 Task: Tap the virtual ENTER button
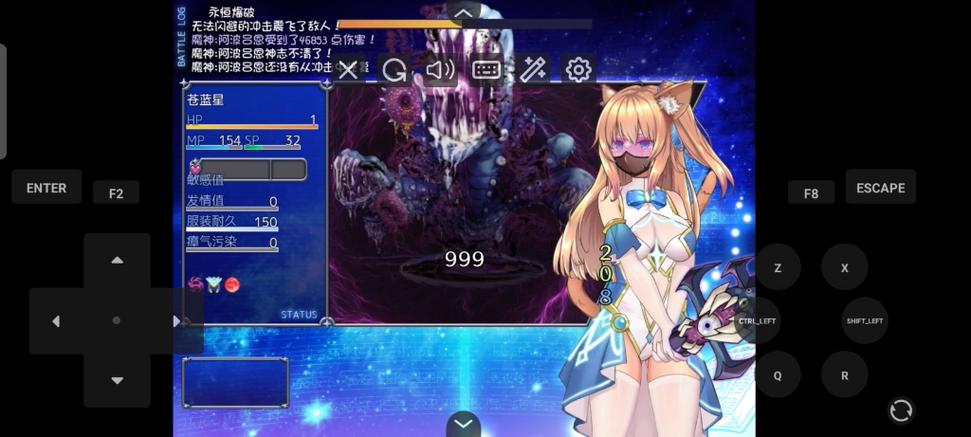pos(46,188)
